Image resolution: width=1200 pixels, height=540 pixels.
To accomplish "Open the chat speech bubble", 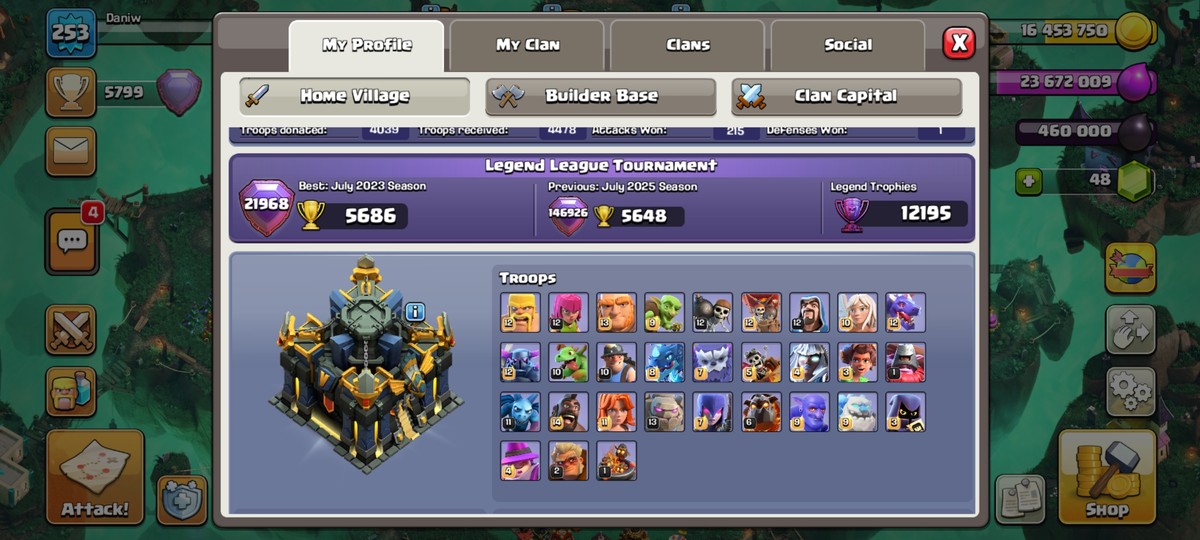I will 72,241.
